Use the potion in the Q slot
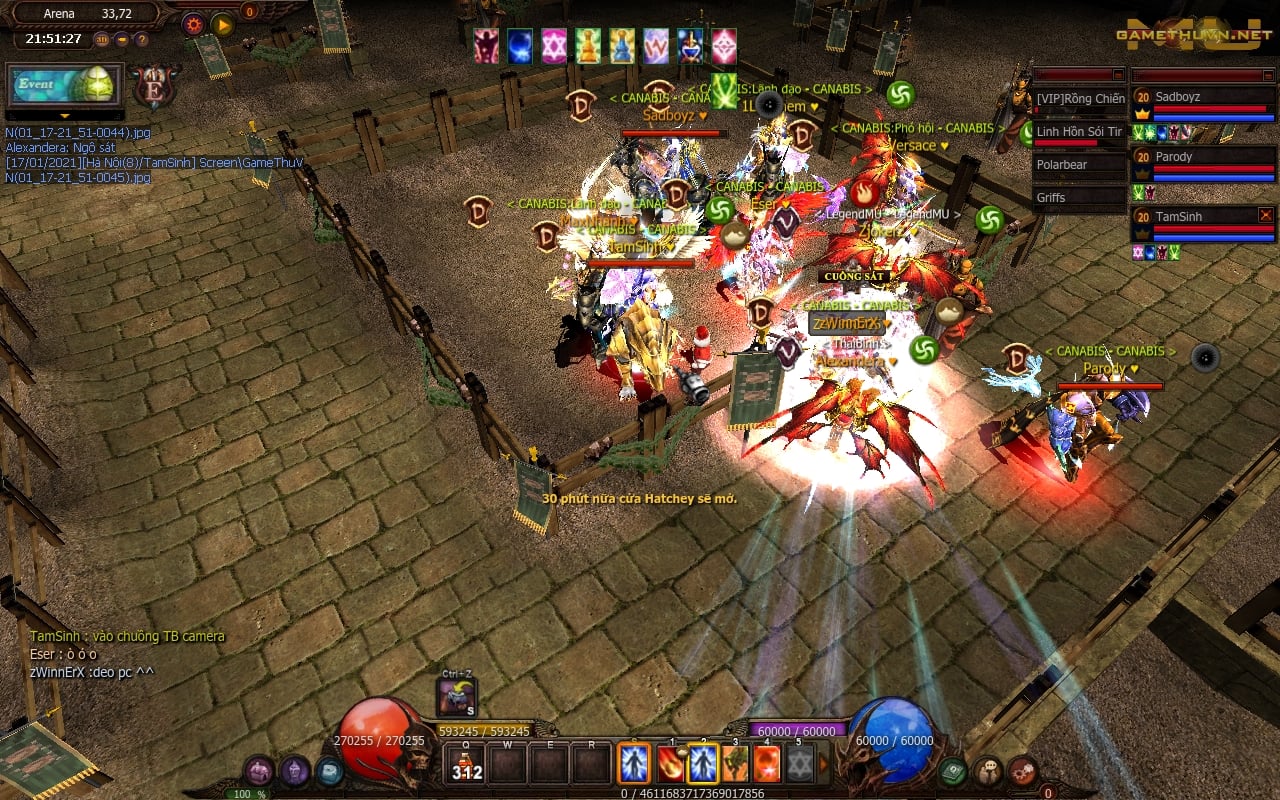The image size is (1280, 800). (x=466, y=764)
